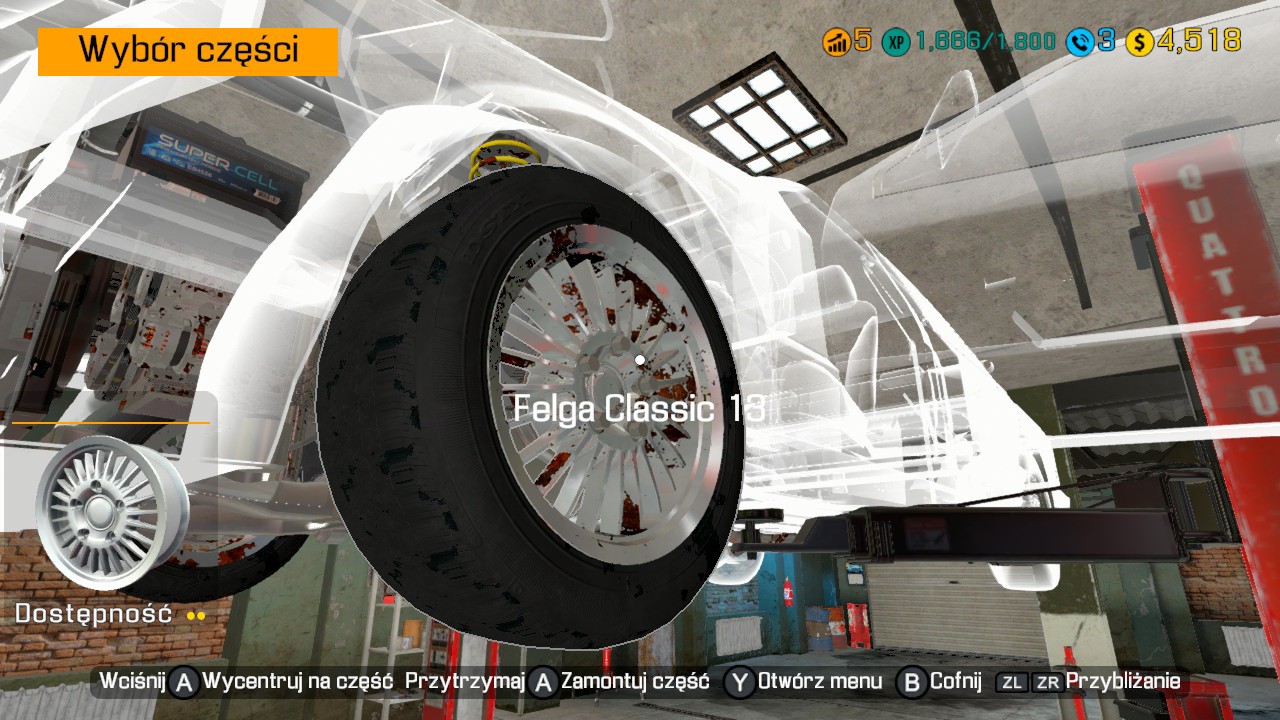Select the Felga Classic 13 part label
This screenshot has width=1280, height=720.
click(639, 408)
